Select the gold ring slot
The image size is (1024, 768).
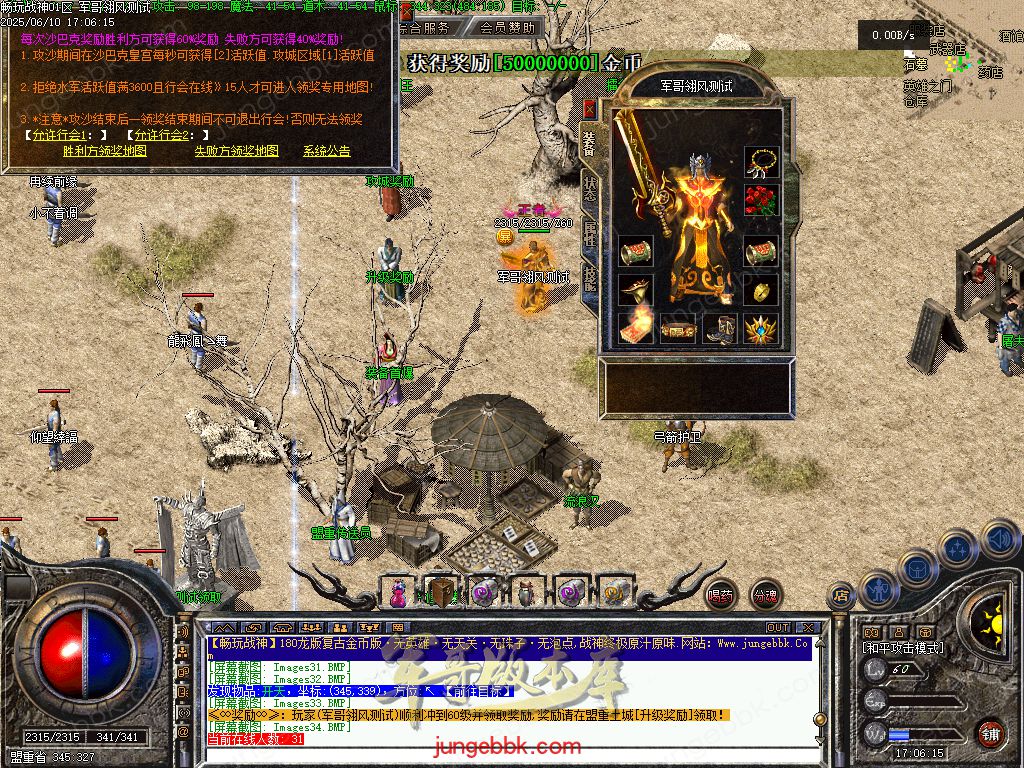762,291
